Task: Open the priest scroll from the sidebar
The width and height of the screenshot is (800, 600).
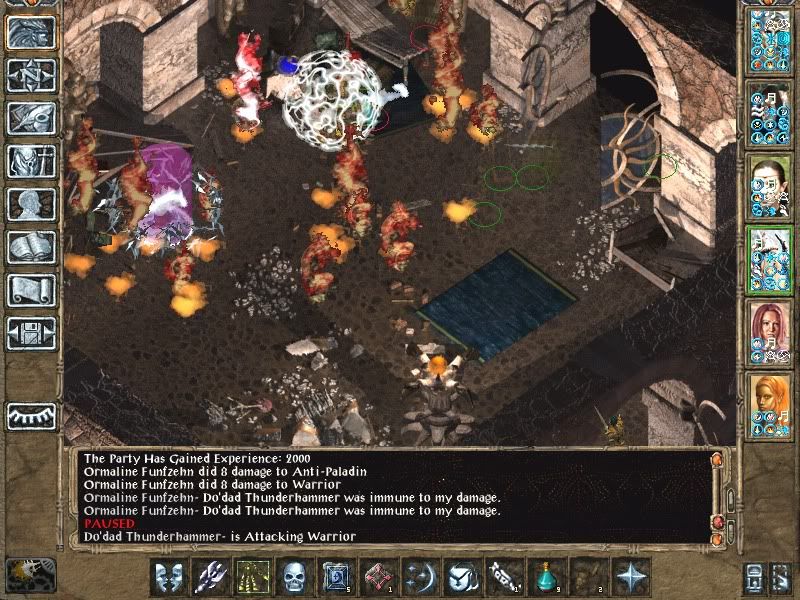Action: (x=32, y=290)
